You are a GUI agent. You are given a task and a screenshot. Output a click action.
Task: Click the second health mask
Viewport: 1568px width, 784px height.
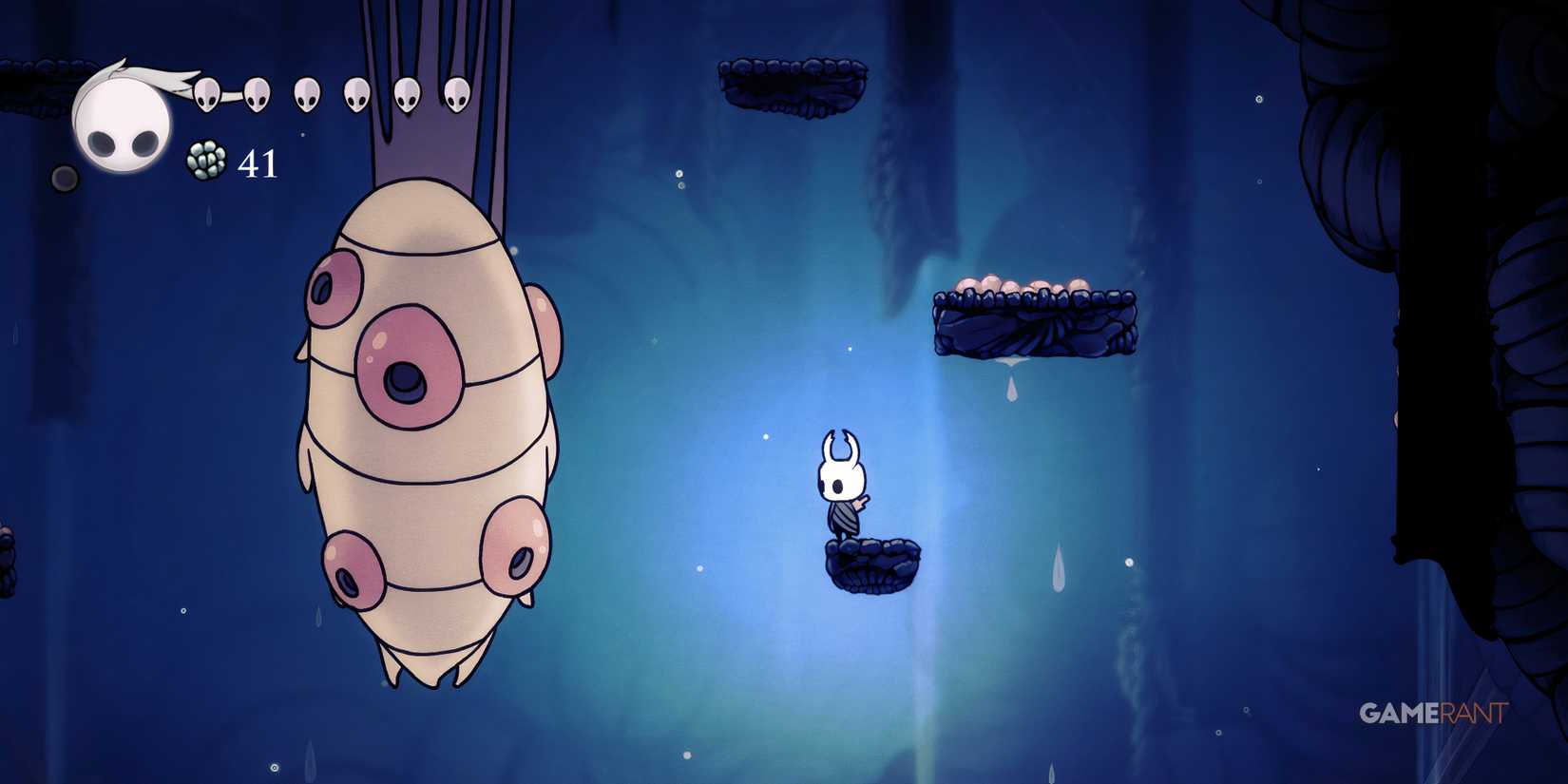coord(255,93)
